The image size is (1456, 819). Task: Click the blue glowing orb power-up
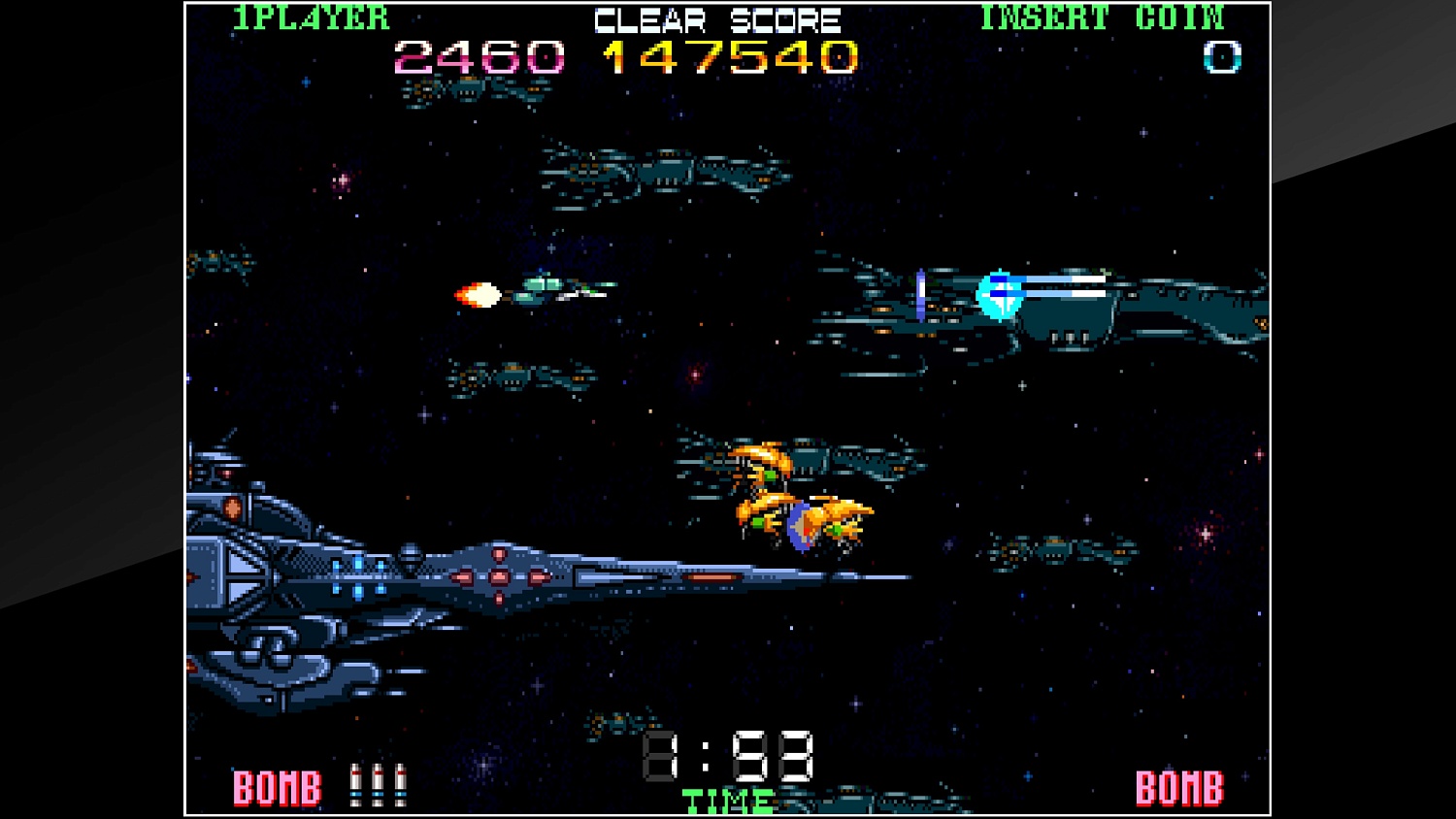[1000, 298]
